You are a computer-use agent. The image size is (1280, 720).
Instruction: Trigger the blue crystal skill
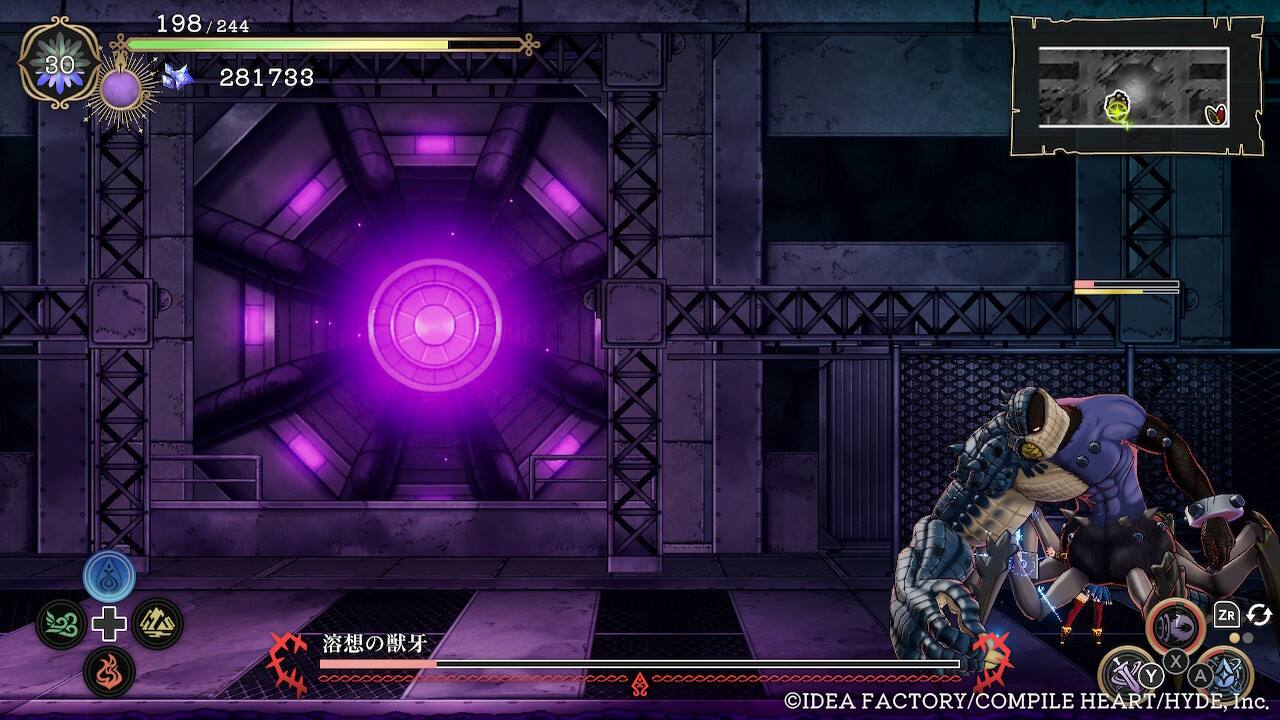tap(1226, 673)
